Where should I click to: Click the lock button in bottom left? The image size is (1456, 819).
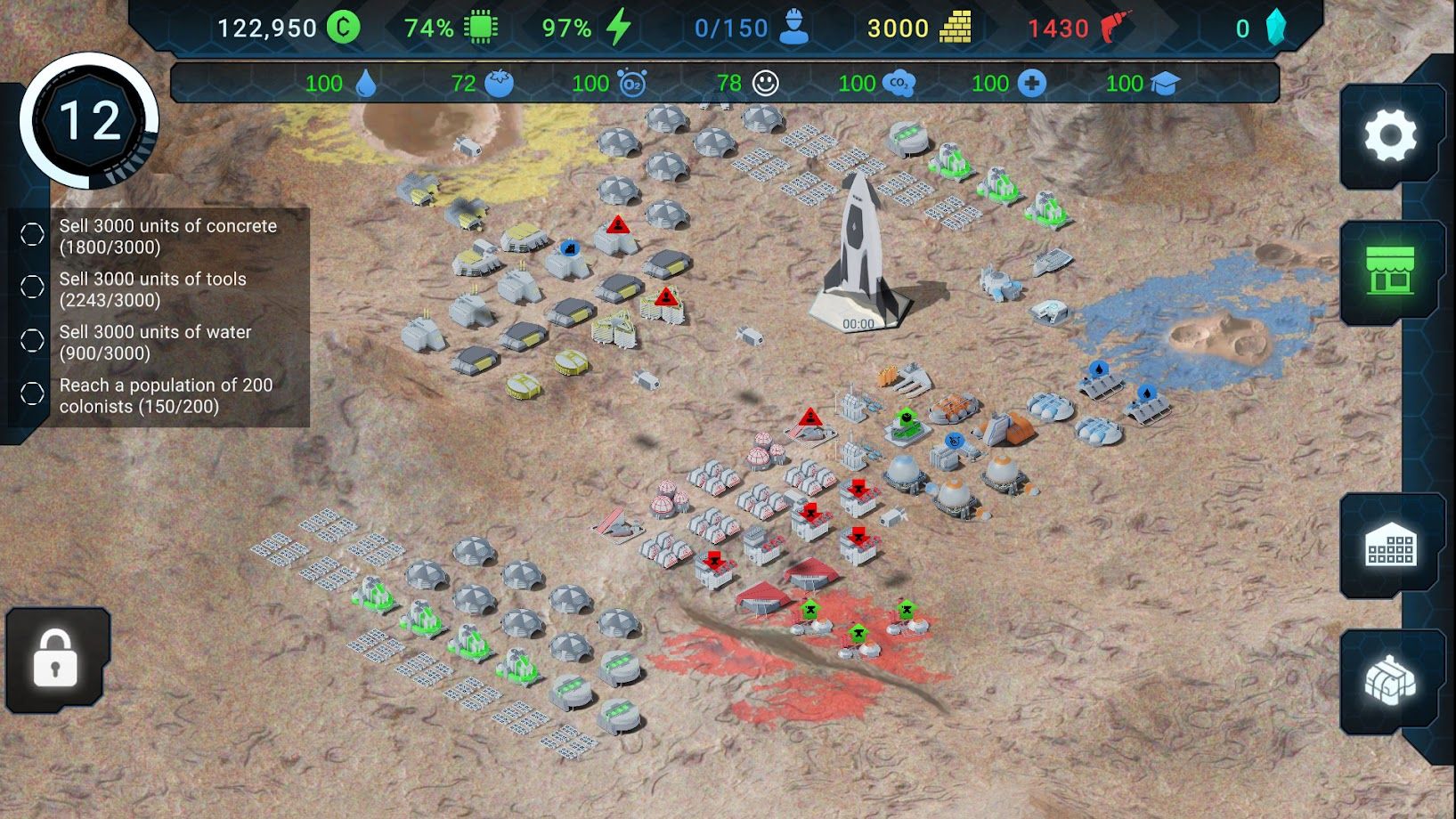click(56, 661)
